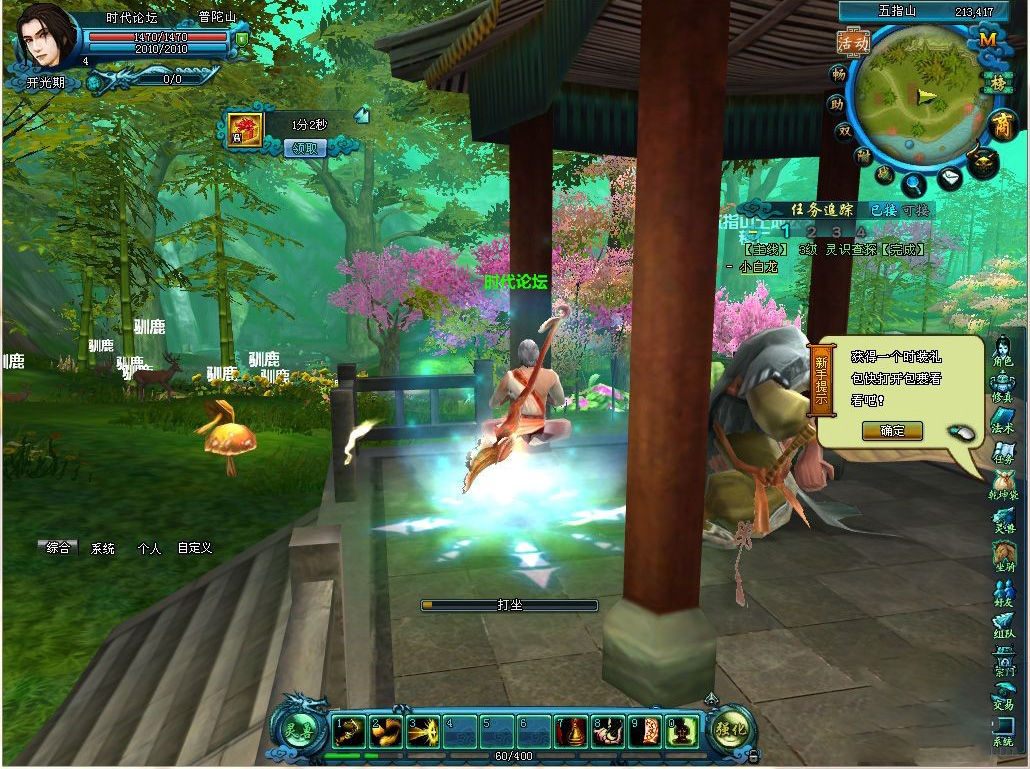Click the 强化 enhance orb button

click(x=729, y=729)
